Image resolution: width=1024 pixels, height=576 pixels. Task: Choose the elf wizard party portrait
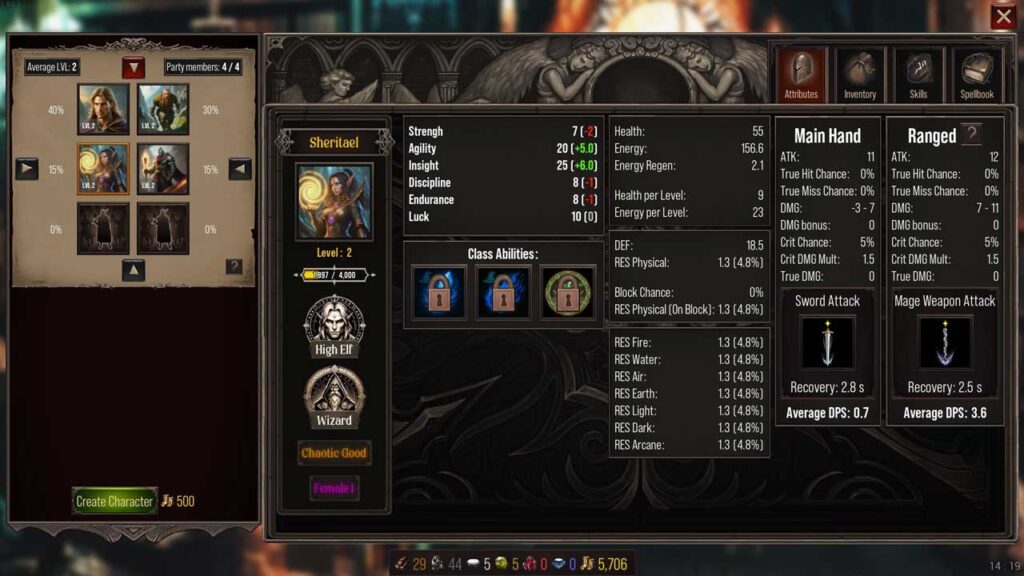coord(103,169)
